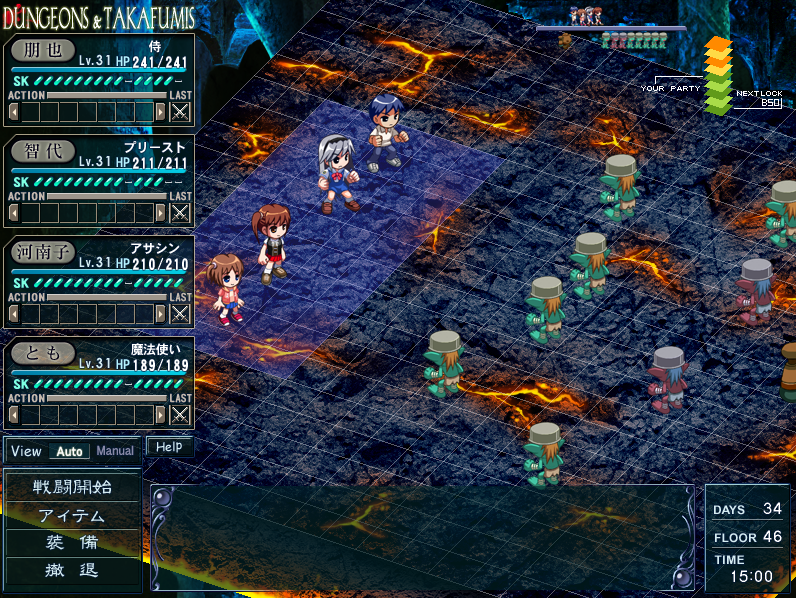Click the left arrow on とも's action bar
Screen dimensions: 796x598
(13, 414)
